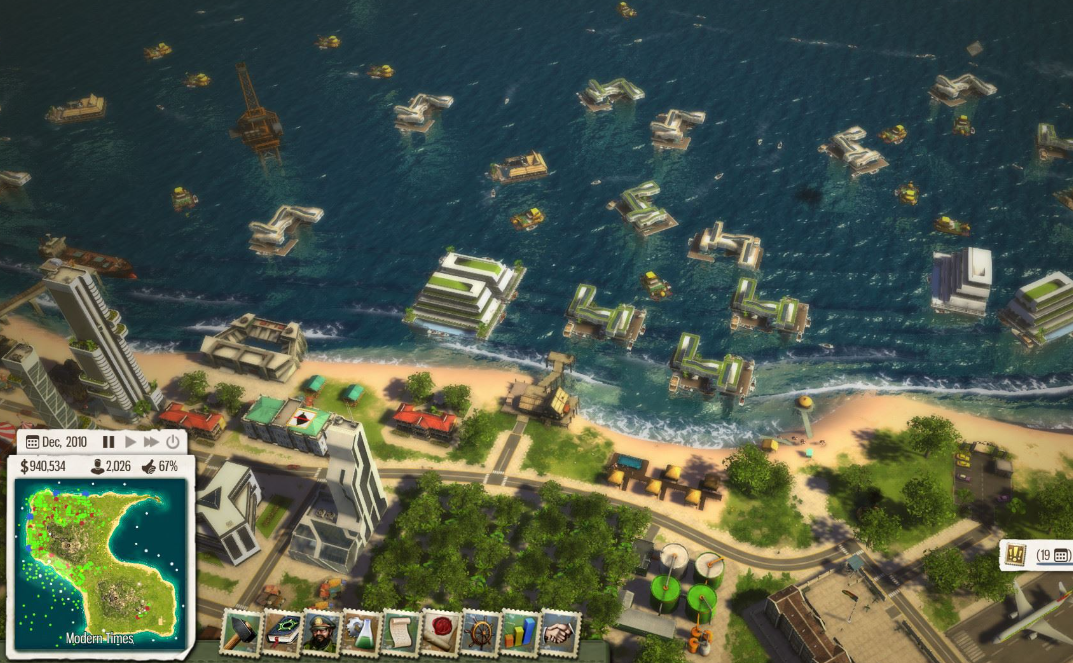Click the power icon to open main menu
The height and width of the screenshot is (663, 1073).
(173, 442)
